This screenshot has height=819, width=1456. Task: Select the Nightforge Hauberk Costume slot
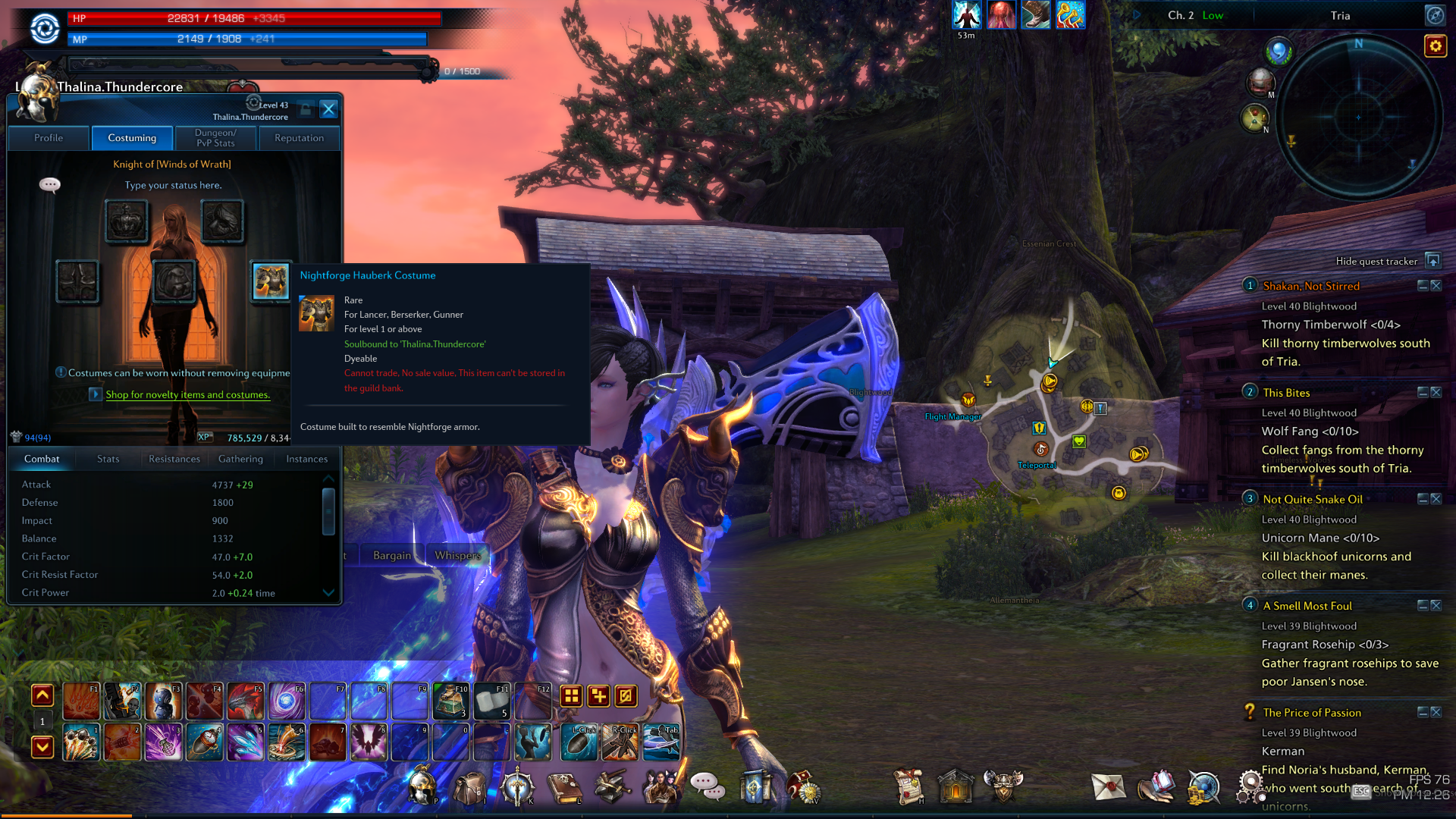tap(271, 281)
